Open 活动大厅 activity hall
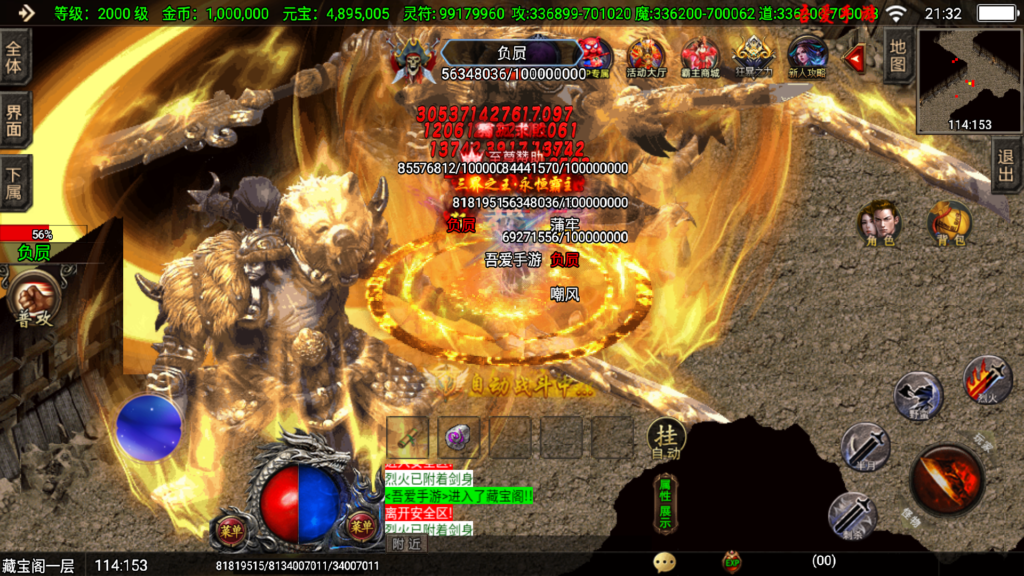 pos(646,58)
